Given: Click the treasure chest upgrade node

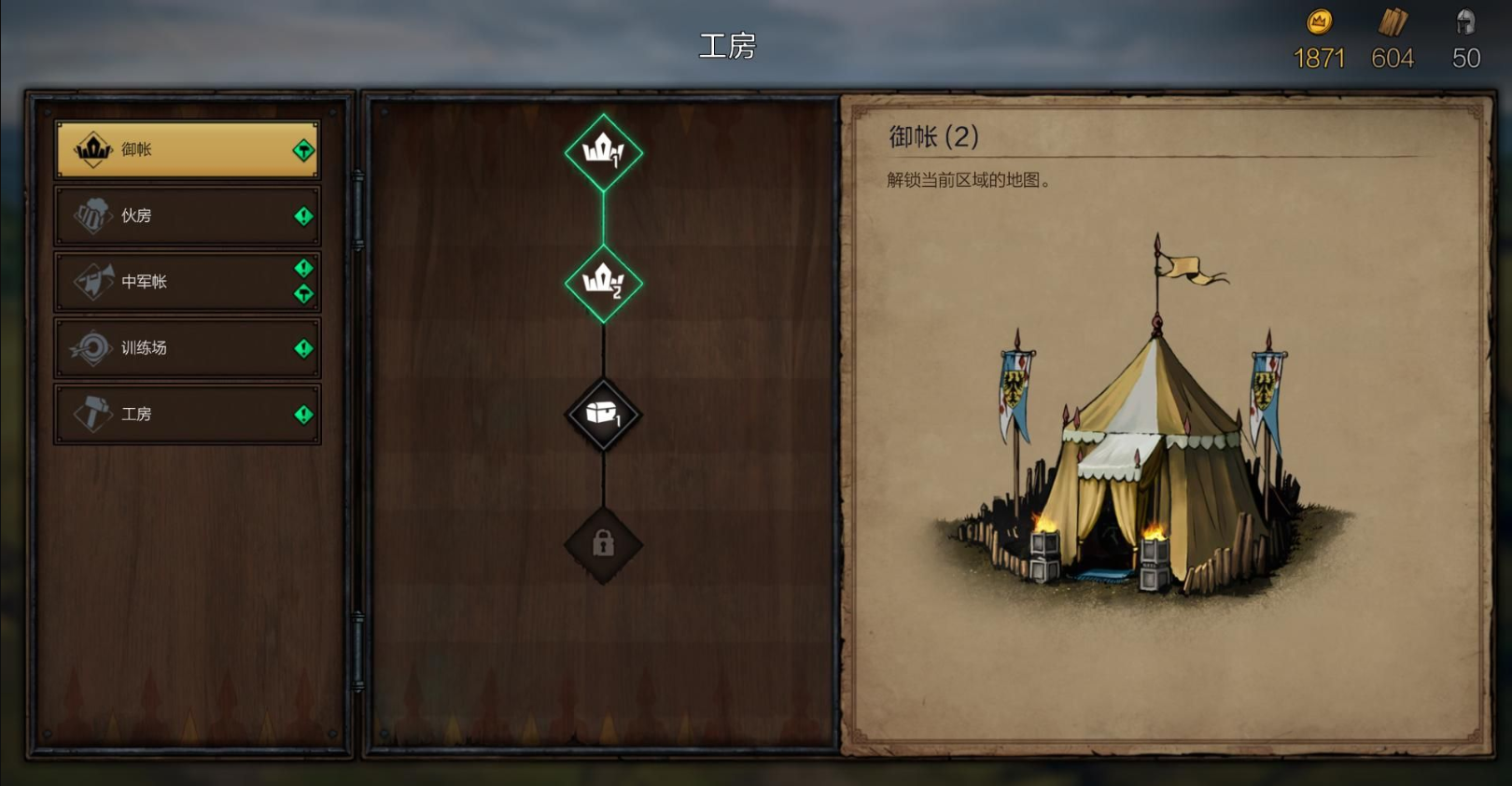Looking at the screenshot, I should point(603,414).
